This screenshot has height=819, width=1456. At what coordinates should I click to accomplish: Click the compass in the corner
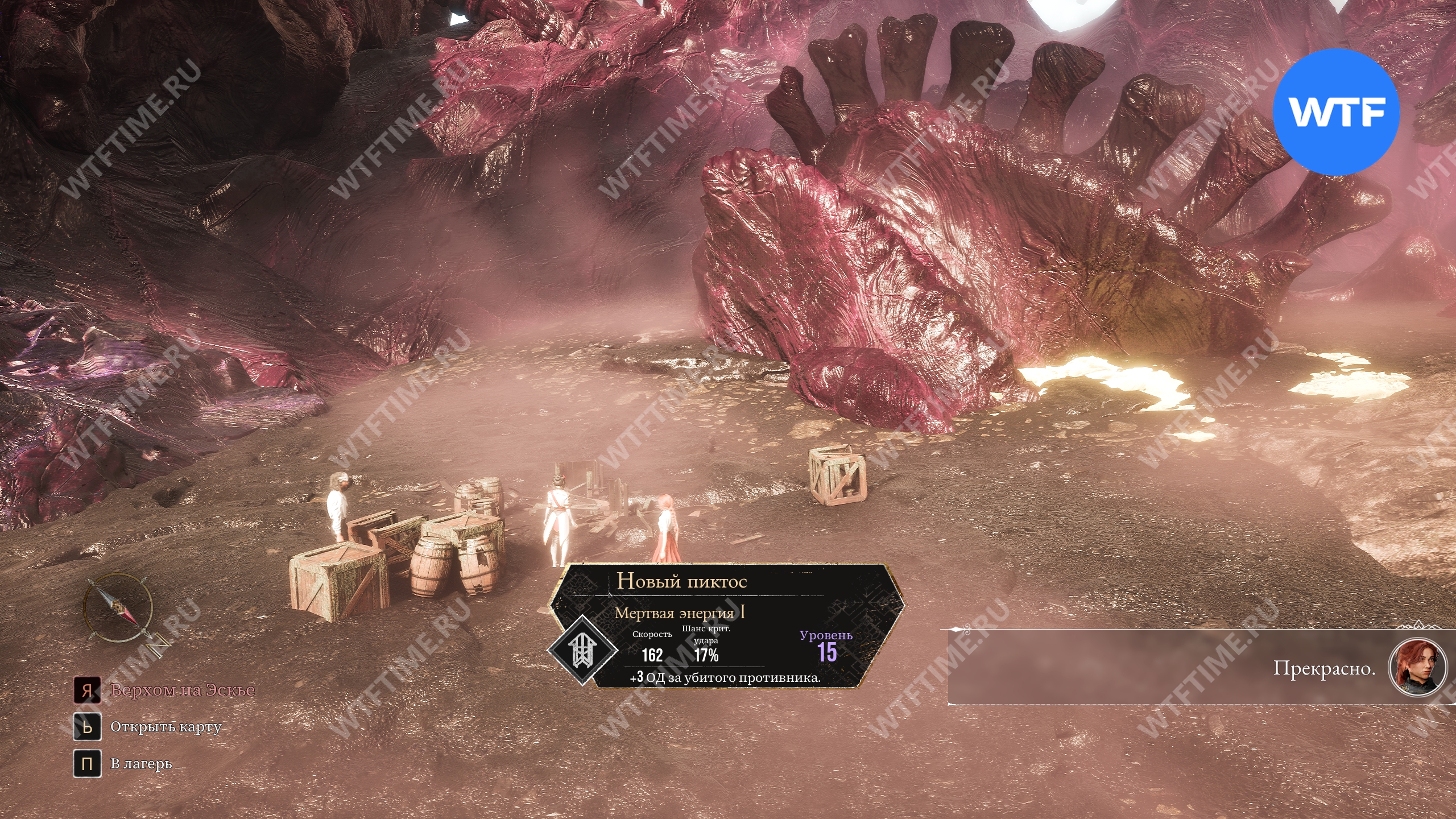pyautogui.click(x=119, y=609)
